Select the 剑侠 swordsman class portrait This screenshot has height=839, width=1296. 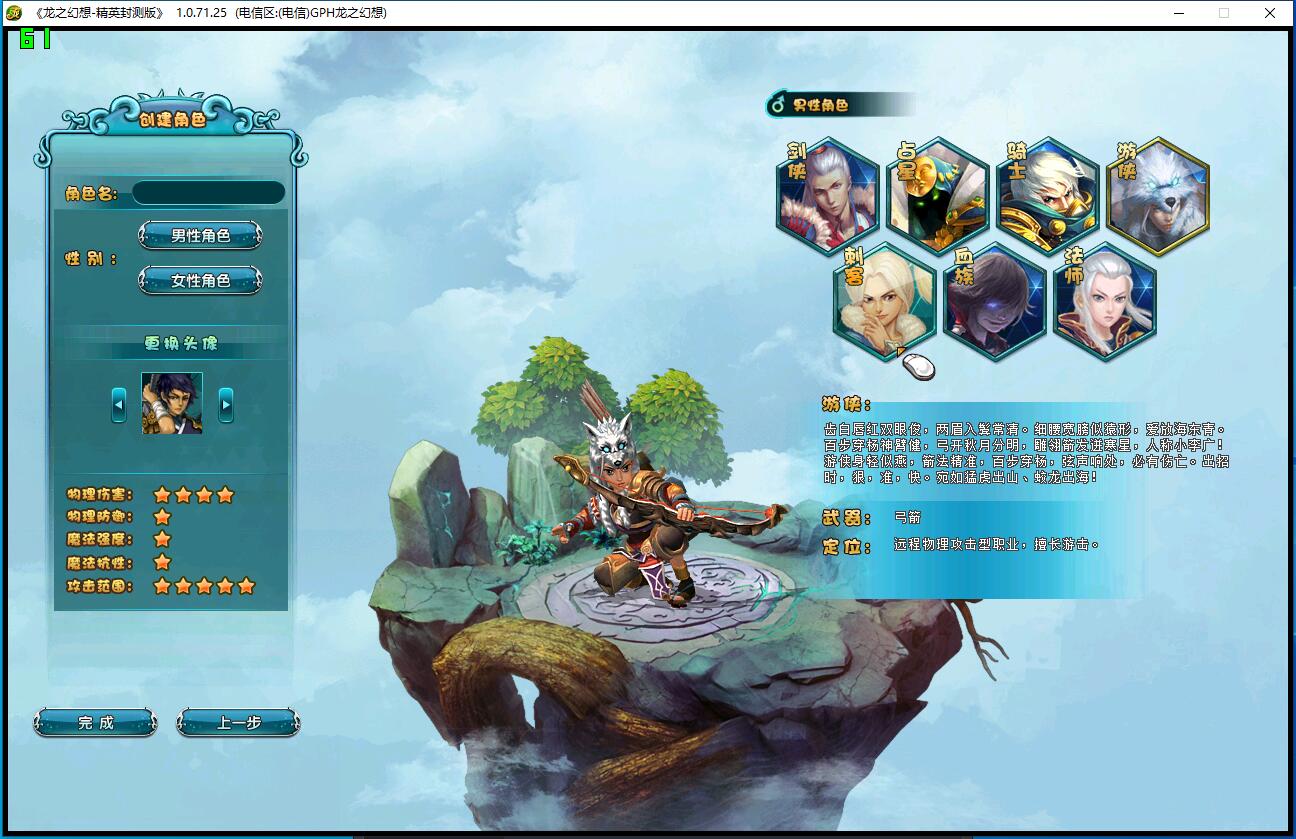(828, 197)
